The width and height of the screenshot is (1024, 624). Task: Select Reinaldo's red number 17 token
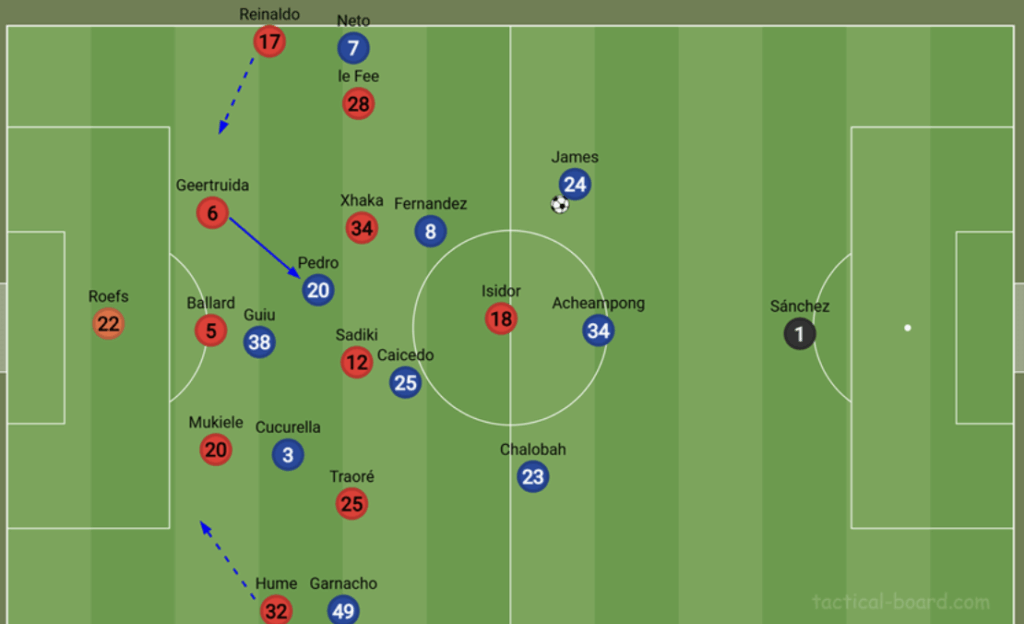269,41
